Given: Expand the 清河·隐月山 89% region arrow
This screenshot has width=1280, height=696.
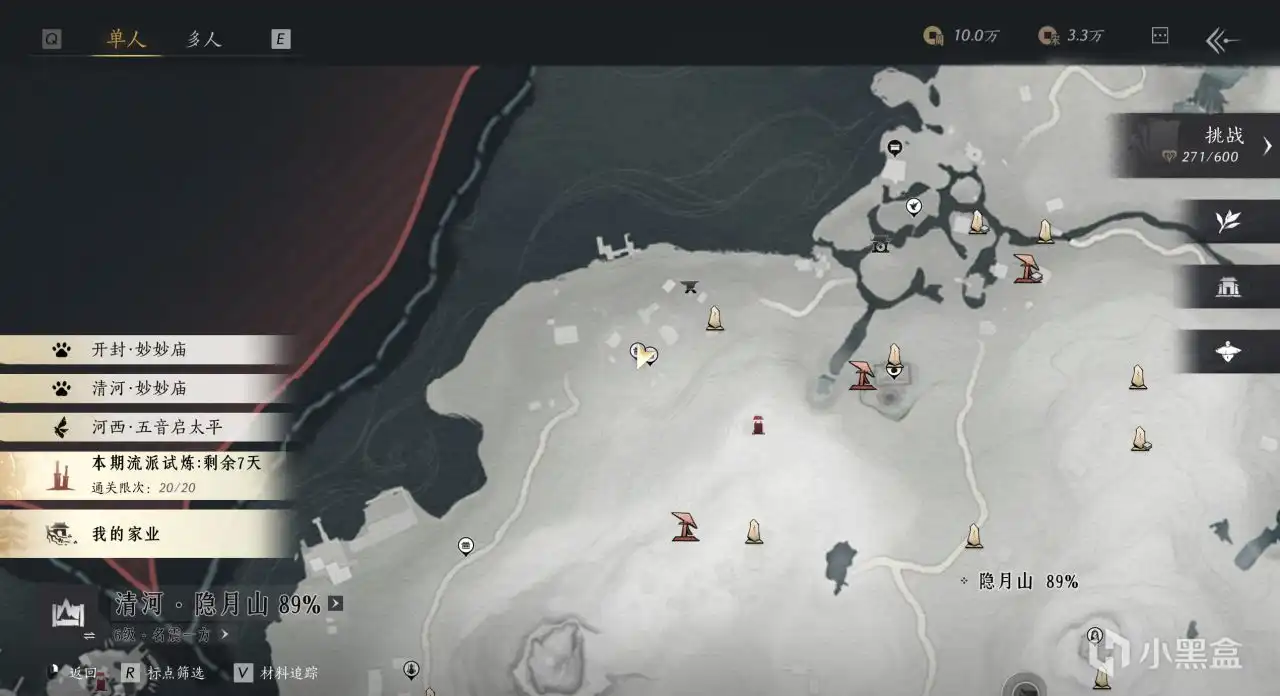Looking at the screenshot, I should click(335, 604).
